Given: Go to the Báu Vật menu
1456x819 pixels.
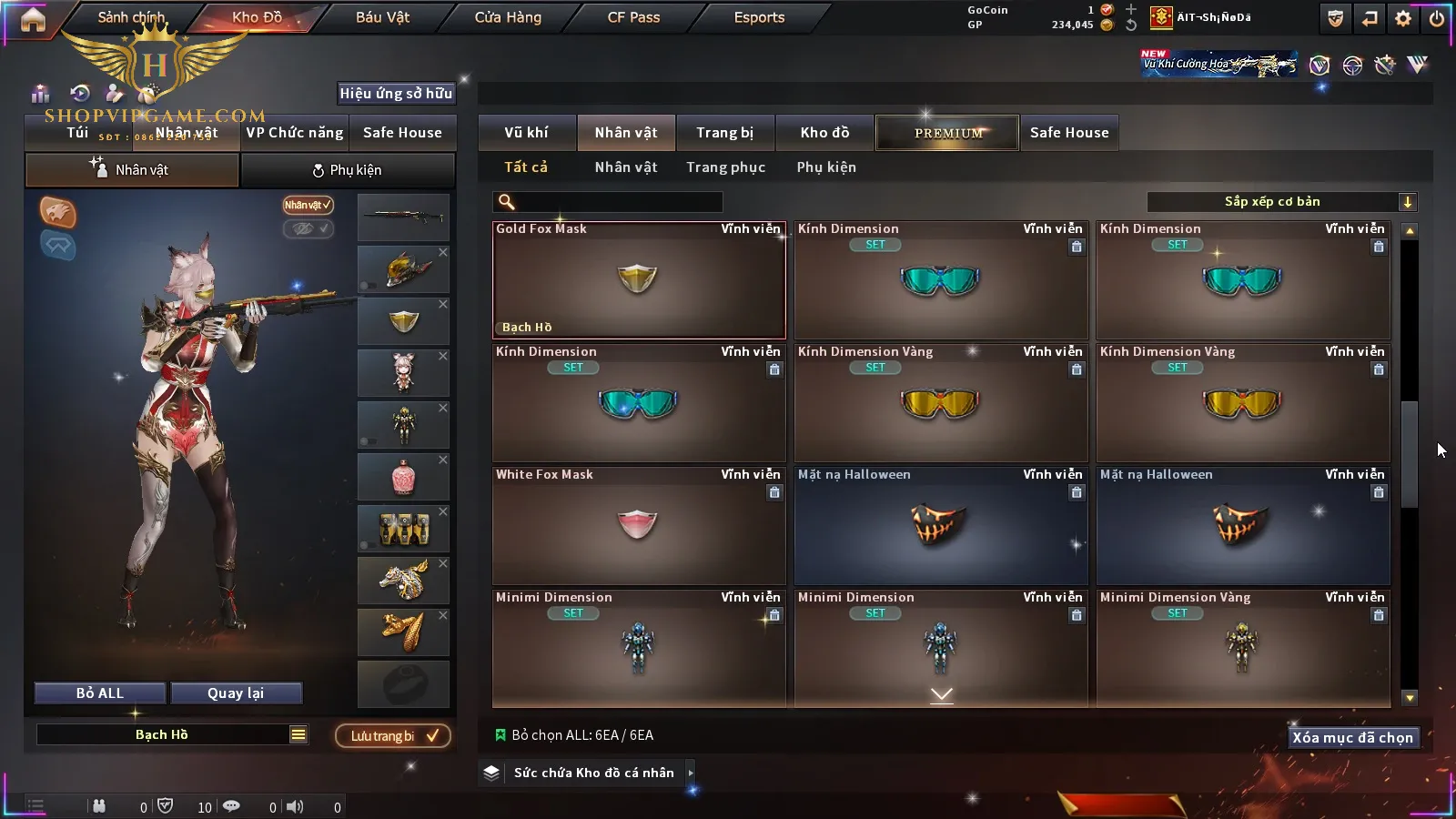Looking at the screenshot, I should 382,17.
